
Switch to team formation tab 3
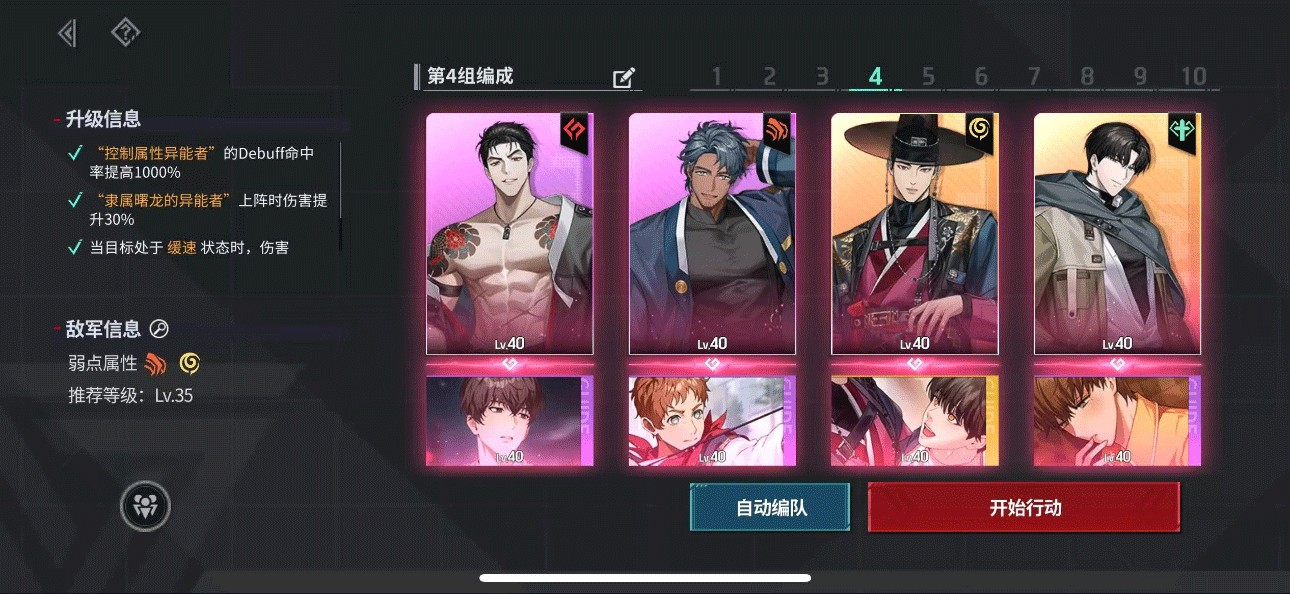[822, 77]
